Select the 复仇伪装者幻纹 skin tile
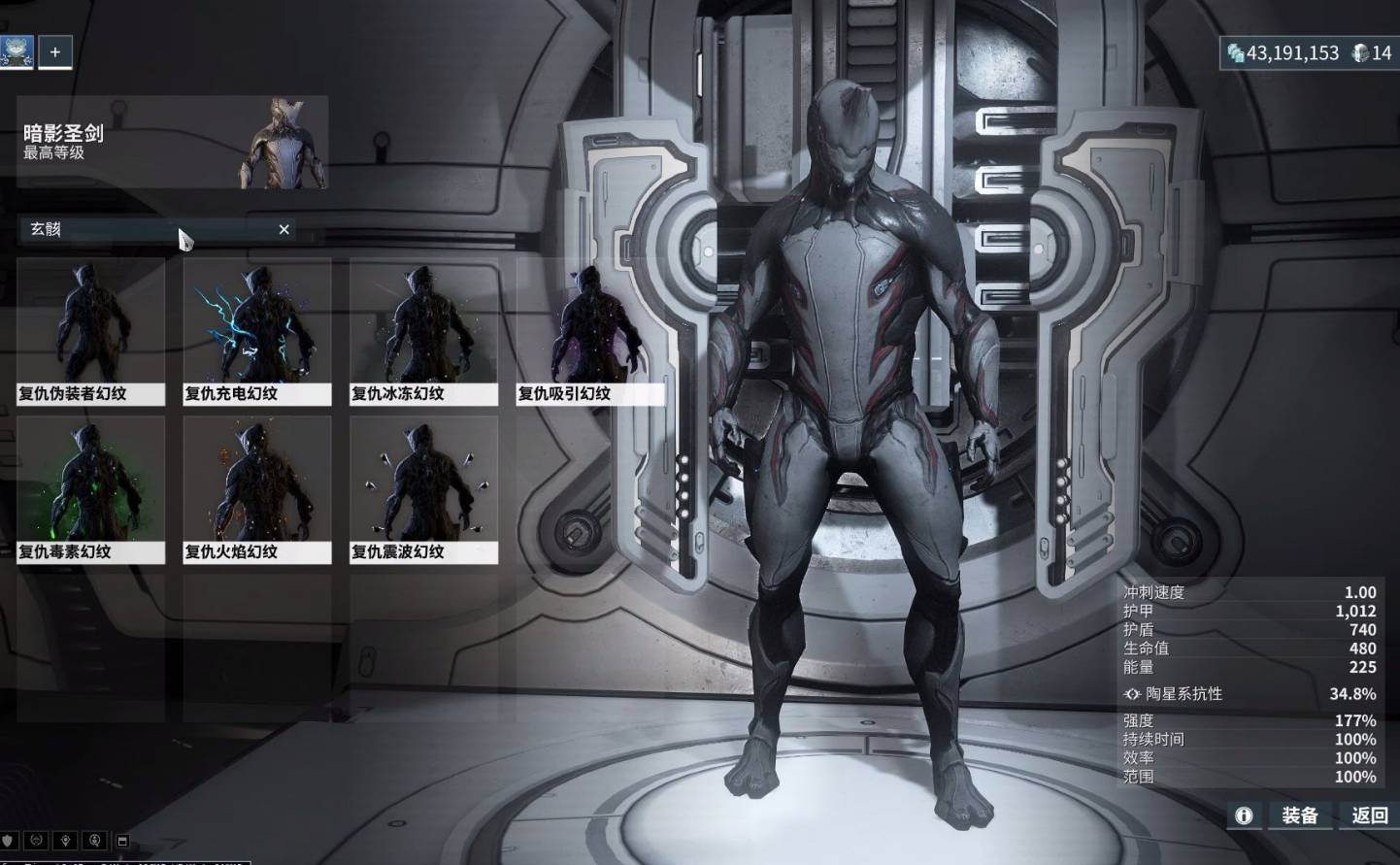Image resolution: width=1400 pixels, height=865 pixels. click(90, 330)
